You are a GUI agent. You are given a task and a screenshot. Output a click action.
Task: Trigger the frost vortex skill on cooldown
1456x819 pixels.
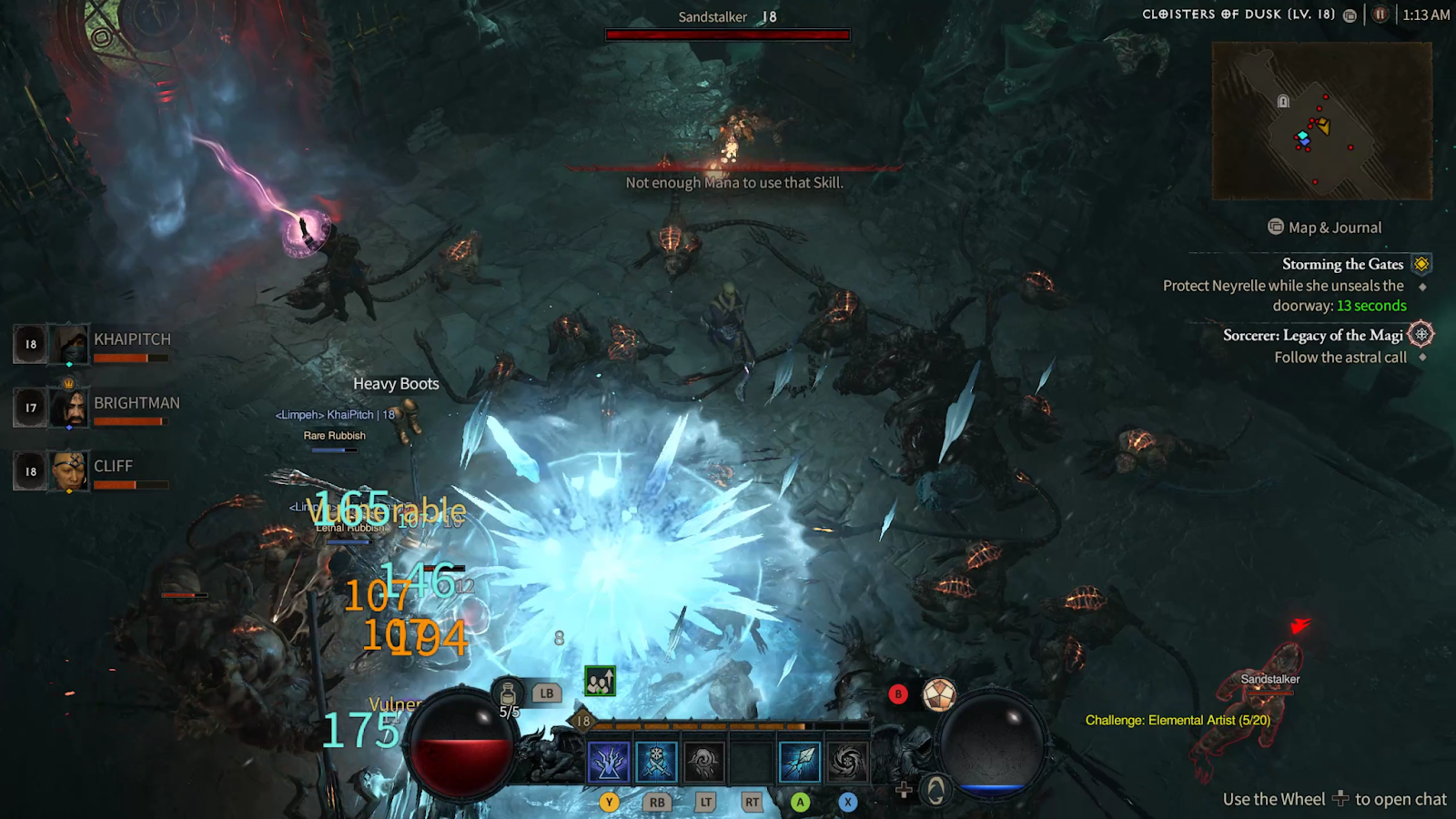tap(846, 762)
